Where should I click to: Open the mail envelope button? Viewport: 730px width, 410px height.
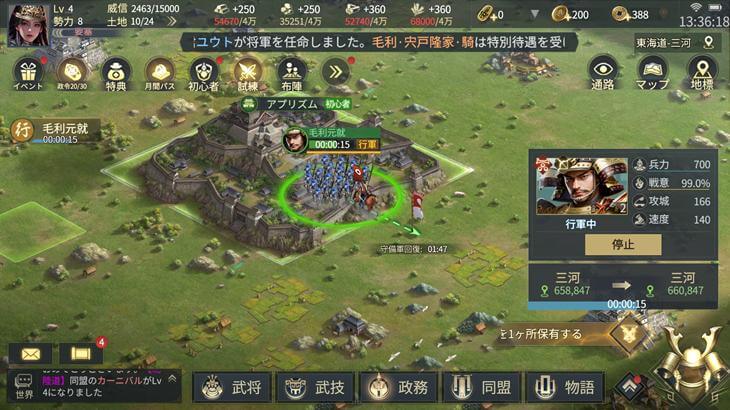pos(29,353)
